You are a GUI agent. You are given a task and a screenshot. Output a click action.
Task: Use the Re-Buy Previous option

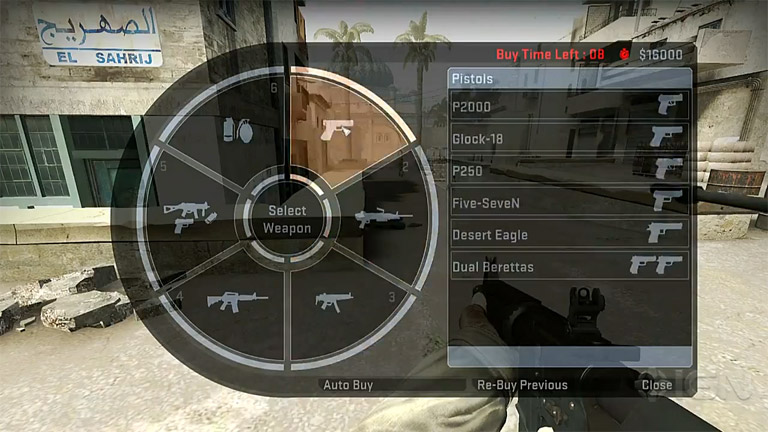click(x=522, y=385)
